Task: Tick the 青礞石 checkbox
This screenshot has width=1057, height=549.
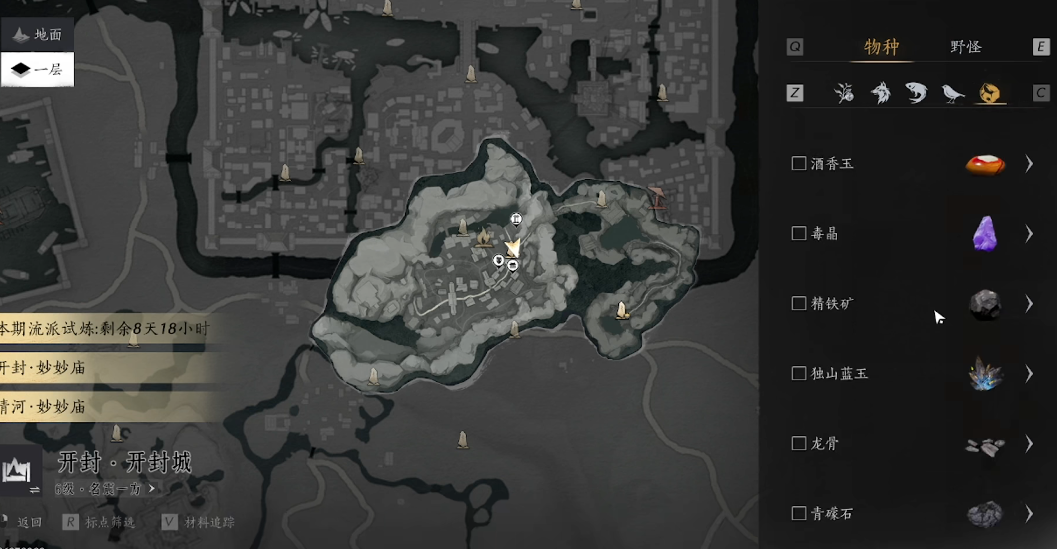Action: coord(799,513)
